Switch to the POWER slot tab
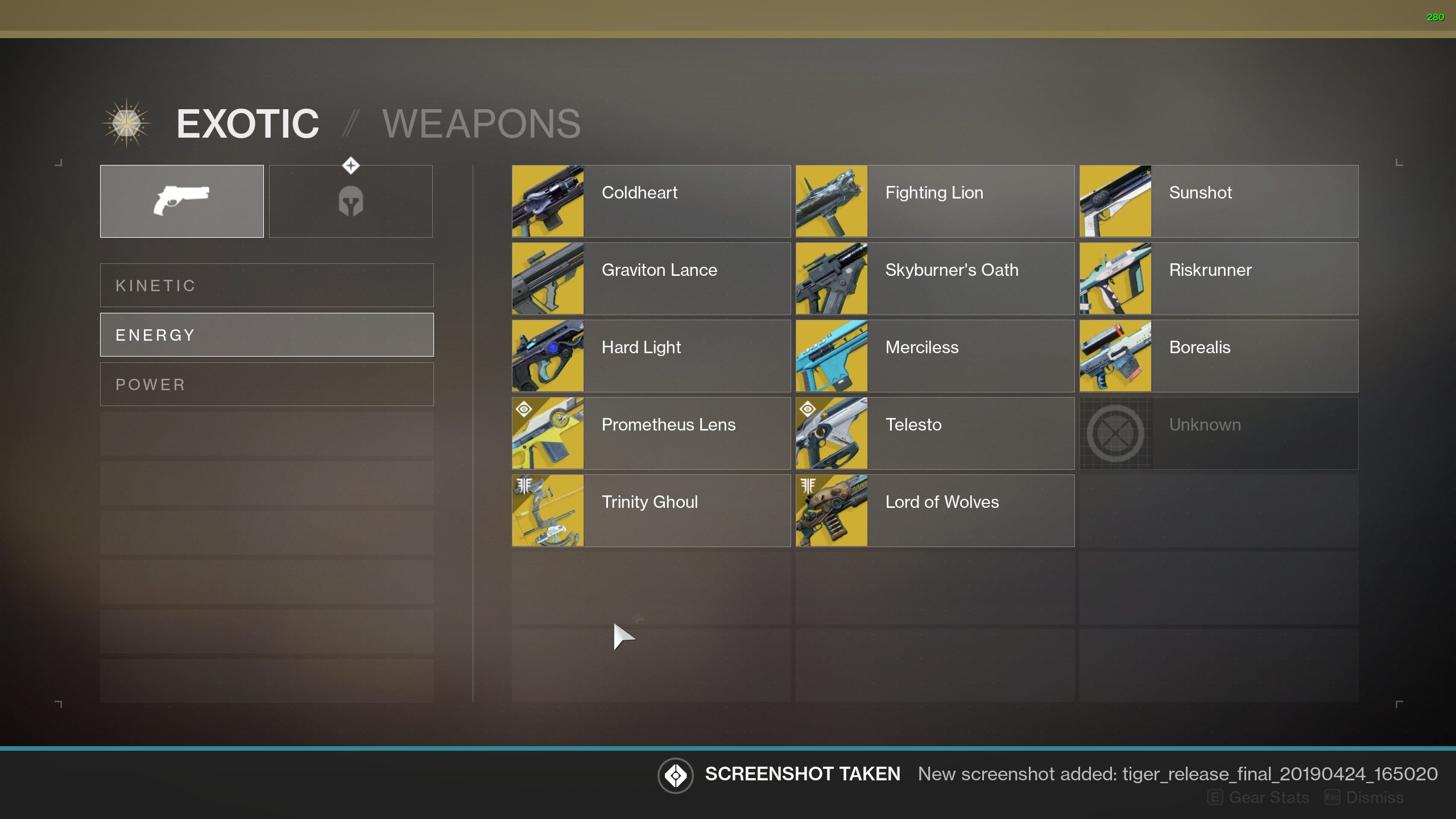This screenshot has width=1456, height=819. coord(266,383)
